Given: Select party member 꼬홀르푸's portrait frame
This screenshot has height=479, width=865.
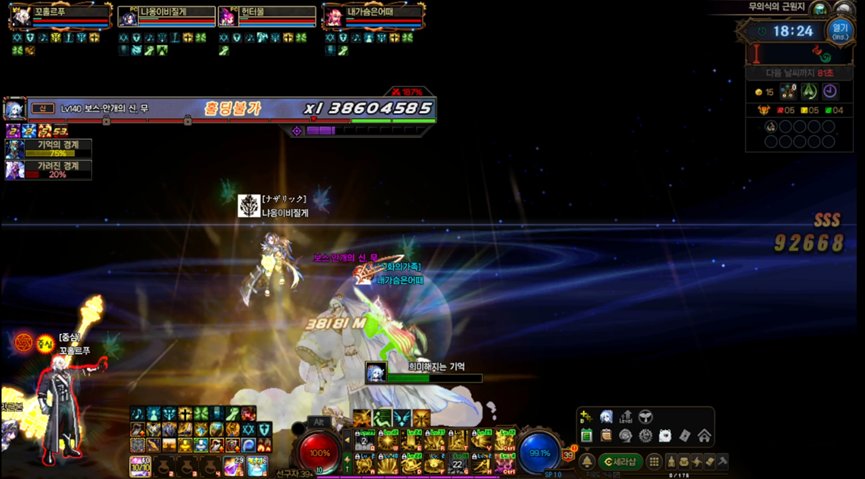Looking at the screenshot, I should [x=18, y=17].
